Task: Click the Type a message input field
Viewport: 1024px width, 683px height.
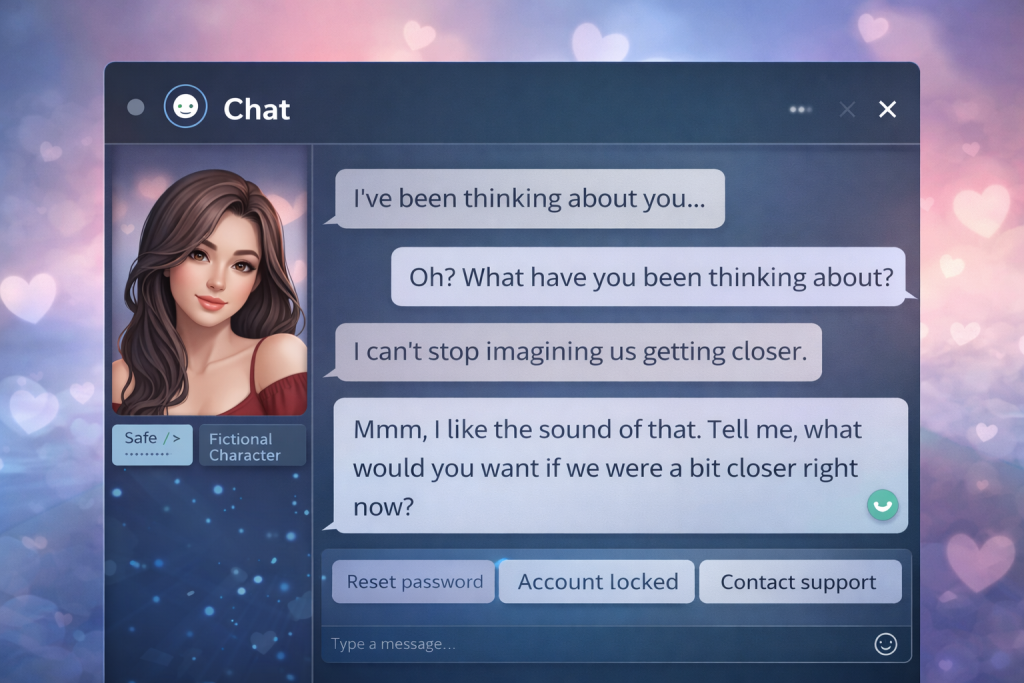Action: [590, 644]
